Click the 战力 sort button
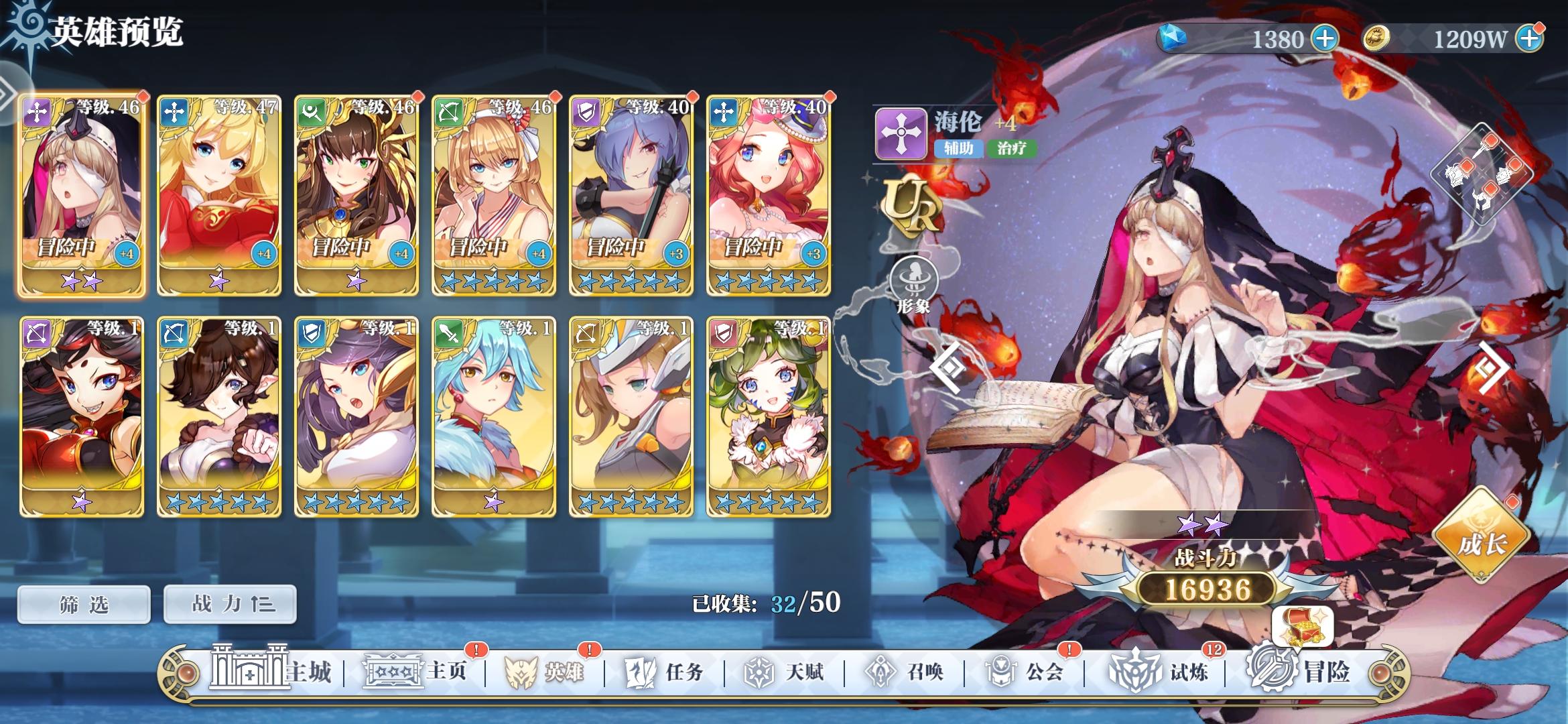The width and height of the screenshot is (1568, 724). point(229,603)
